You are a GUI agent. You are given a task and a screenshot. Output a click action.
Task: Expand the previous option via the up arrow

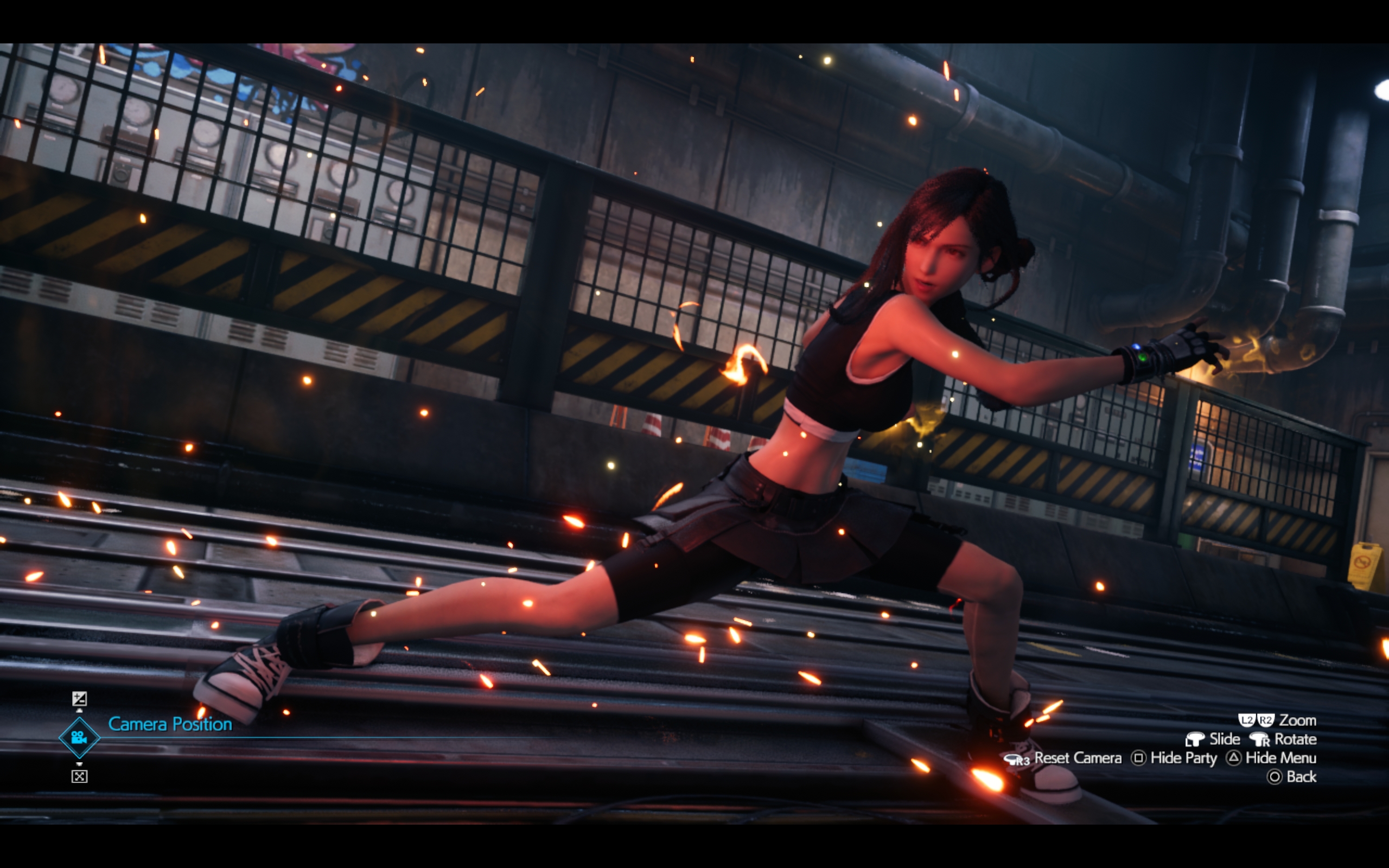click(x=80, y=711)
